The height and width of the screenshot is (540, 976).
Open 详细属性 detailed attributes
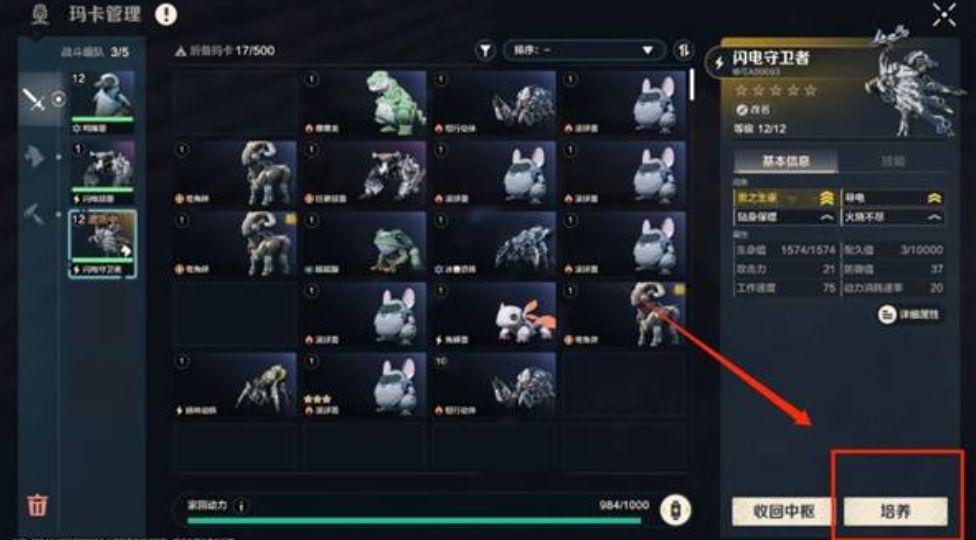(911, 314)
